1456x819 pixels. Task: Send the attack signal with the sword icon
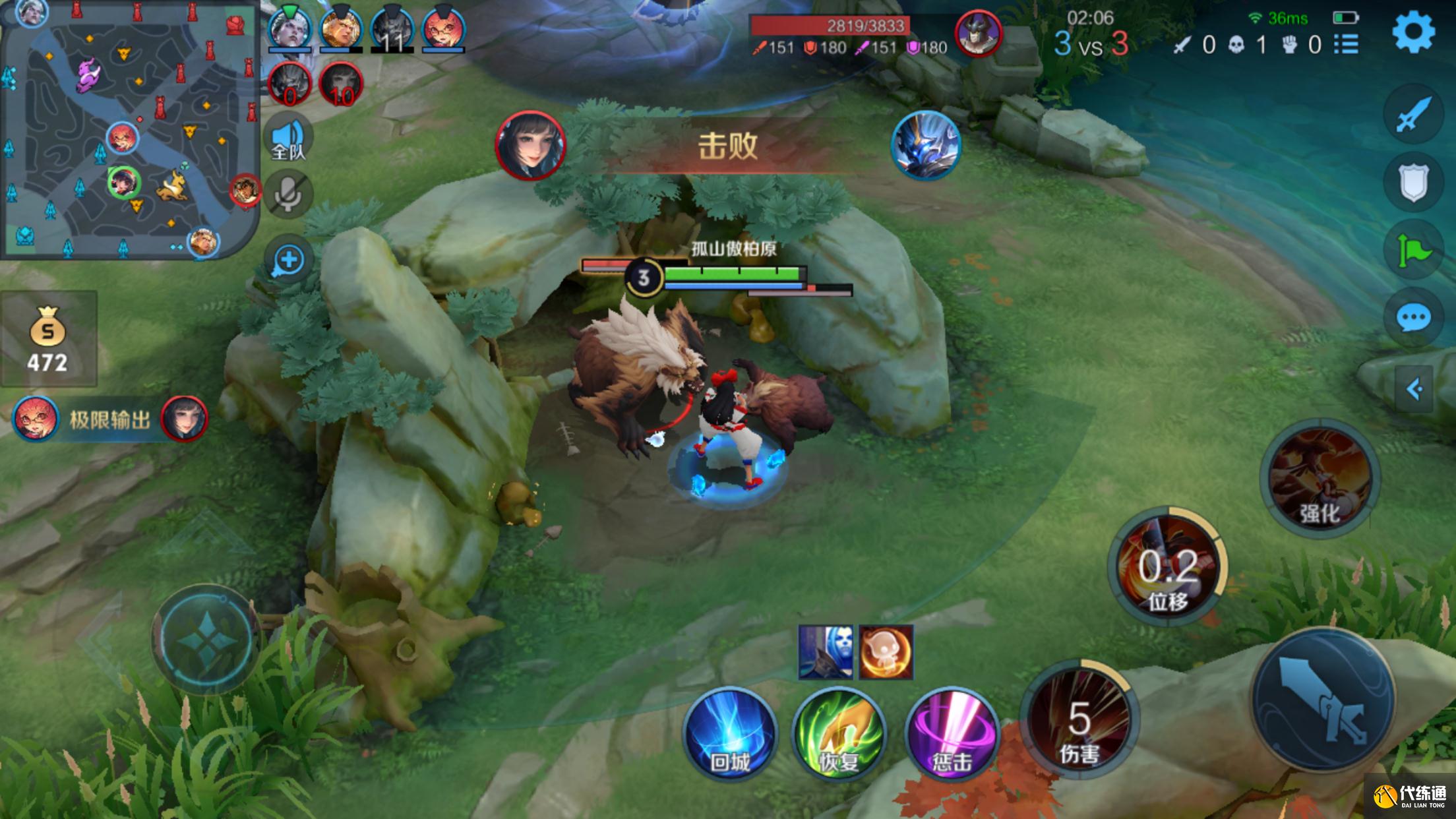tap(1413, 114)
